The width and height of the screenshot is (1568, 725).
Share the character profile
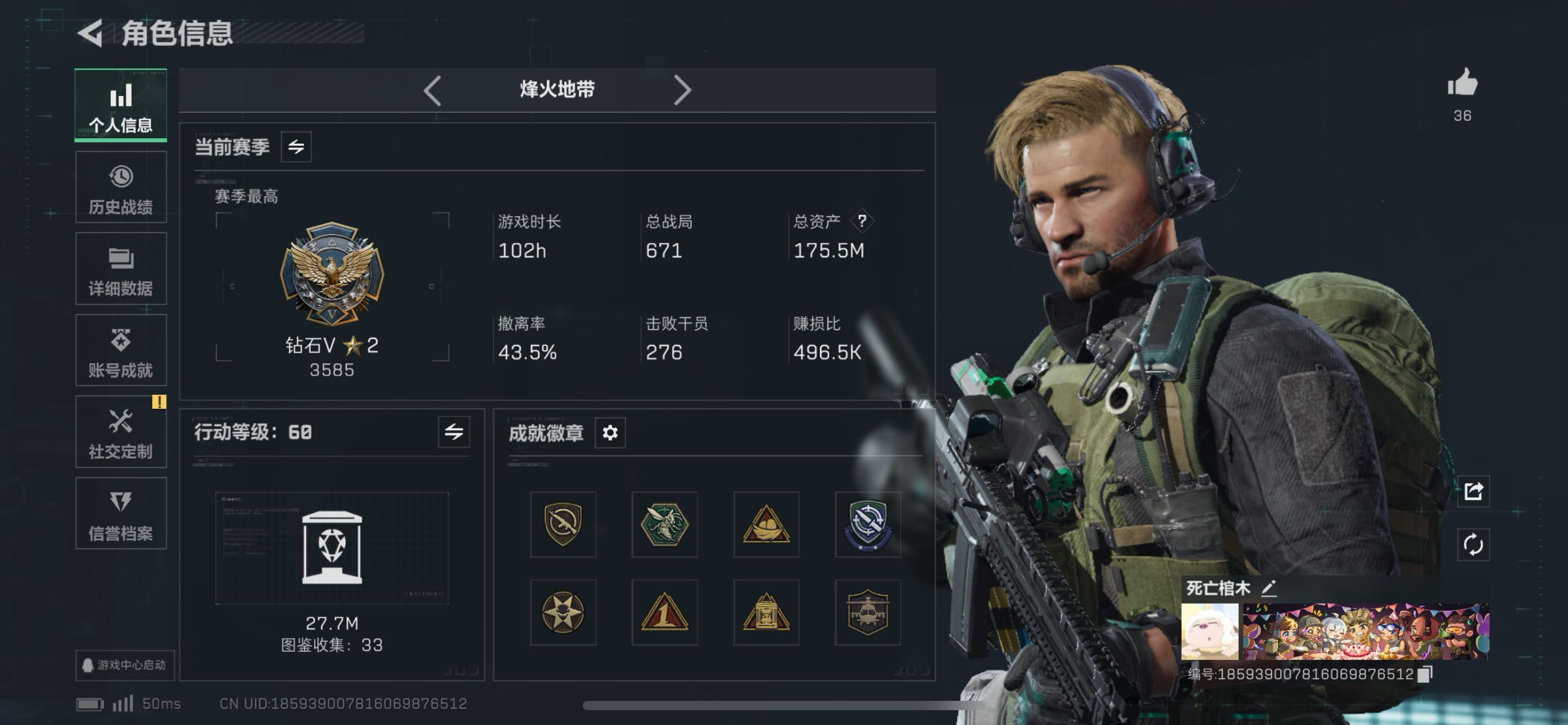(x=1473, y=491)
